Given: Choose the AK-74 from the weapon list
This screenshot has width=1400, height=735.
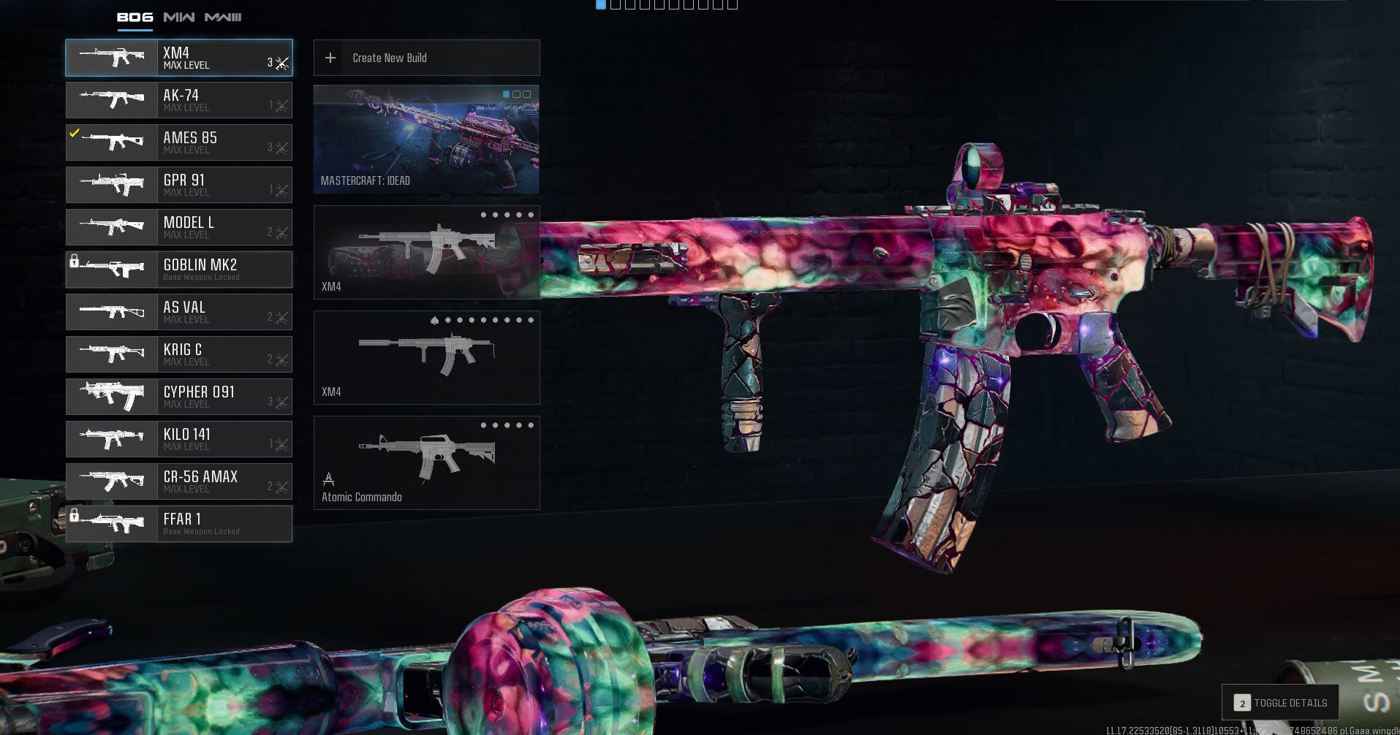Looking at the screenshot, I should pyautogui.click(x=179, y=101).
